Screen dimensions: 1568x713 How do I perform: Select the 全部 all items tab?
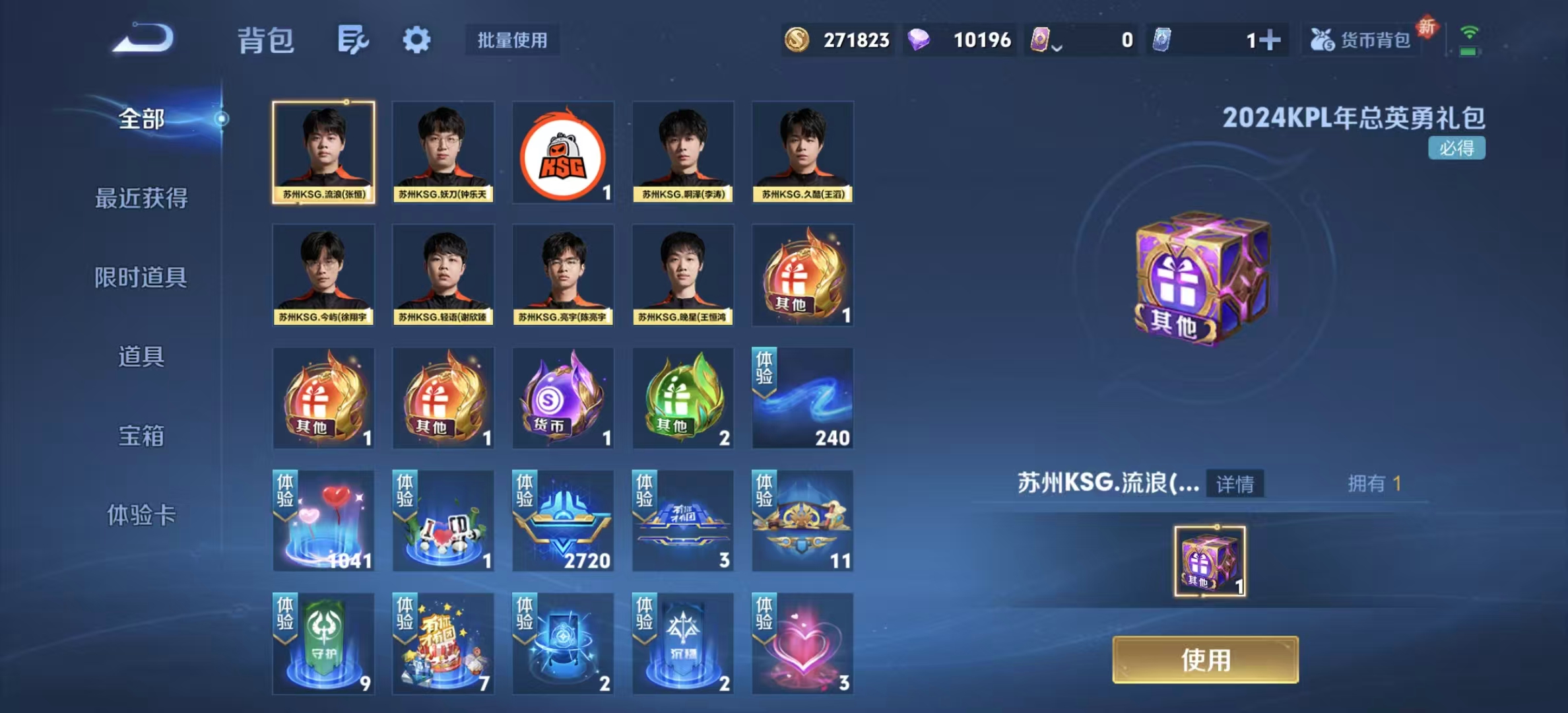point(141,119)
